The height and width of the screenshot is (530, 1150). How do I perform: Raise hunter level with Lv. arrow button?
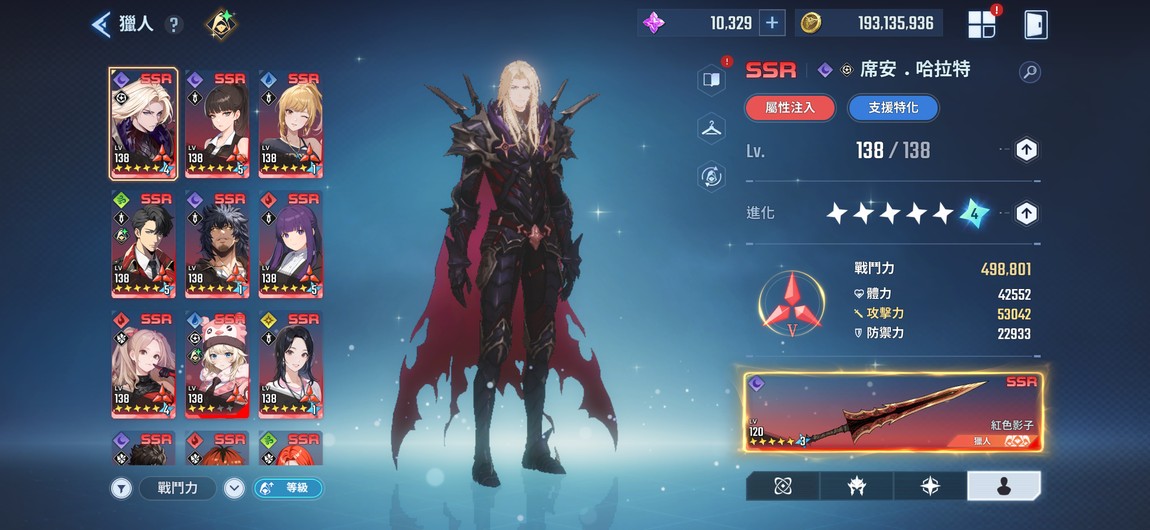click(x=1026, y=150)
